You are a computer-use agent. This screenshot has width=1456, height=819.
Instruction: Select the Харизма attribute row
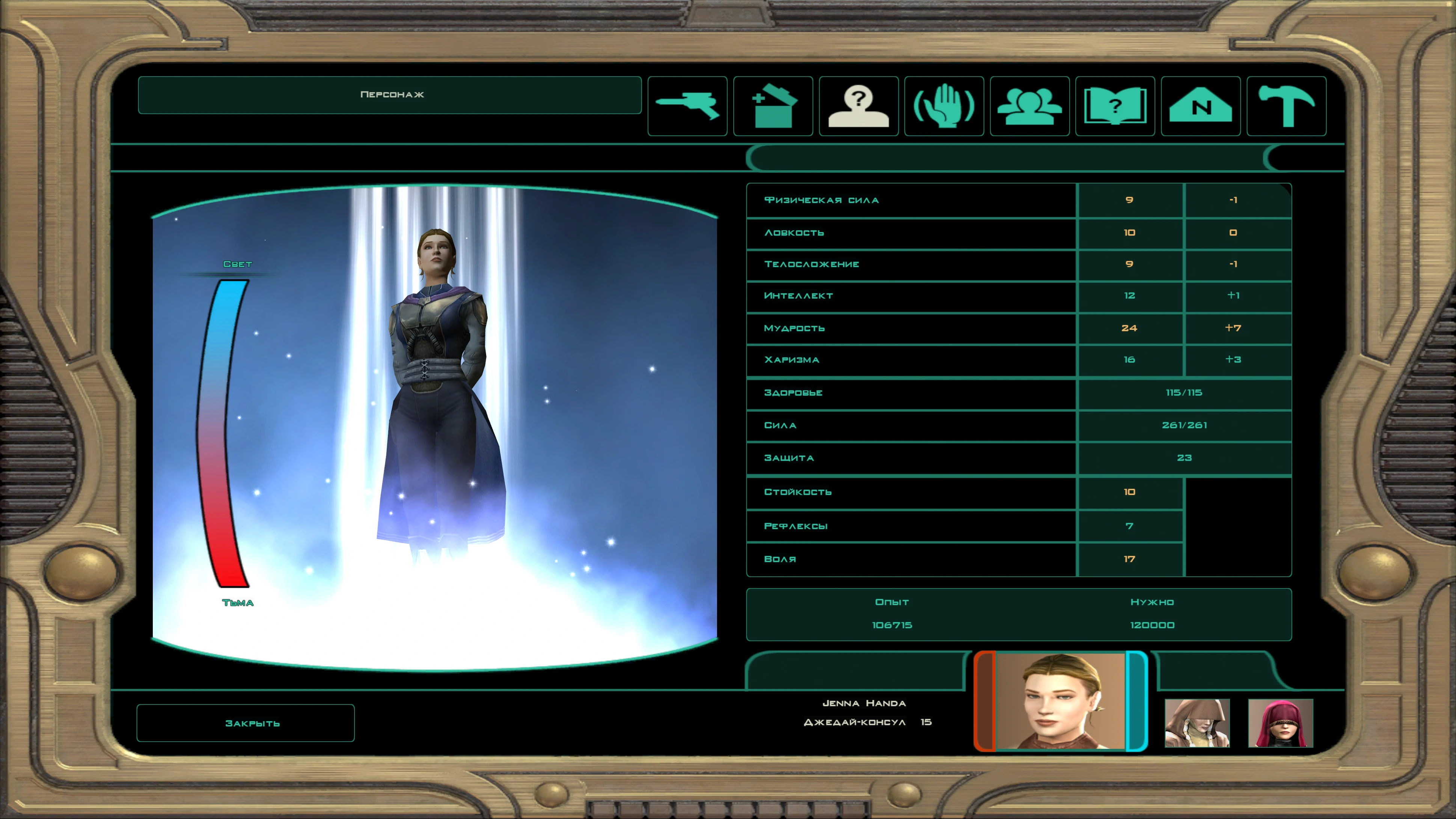click(910, 360)
